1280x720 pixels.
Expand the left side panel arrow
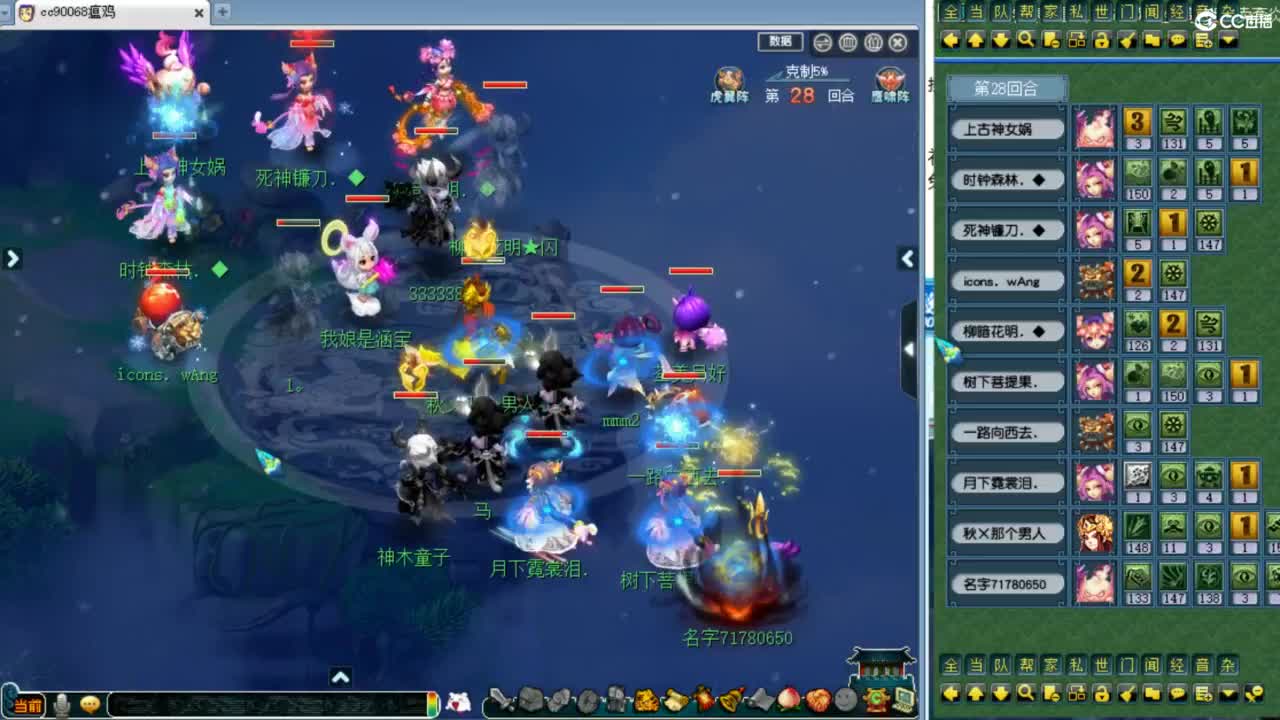[13, 258]
